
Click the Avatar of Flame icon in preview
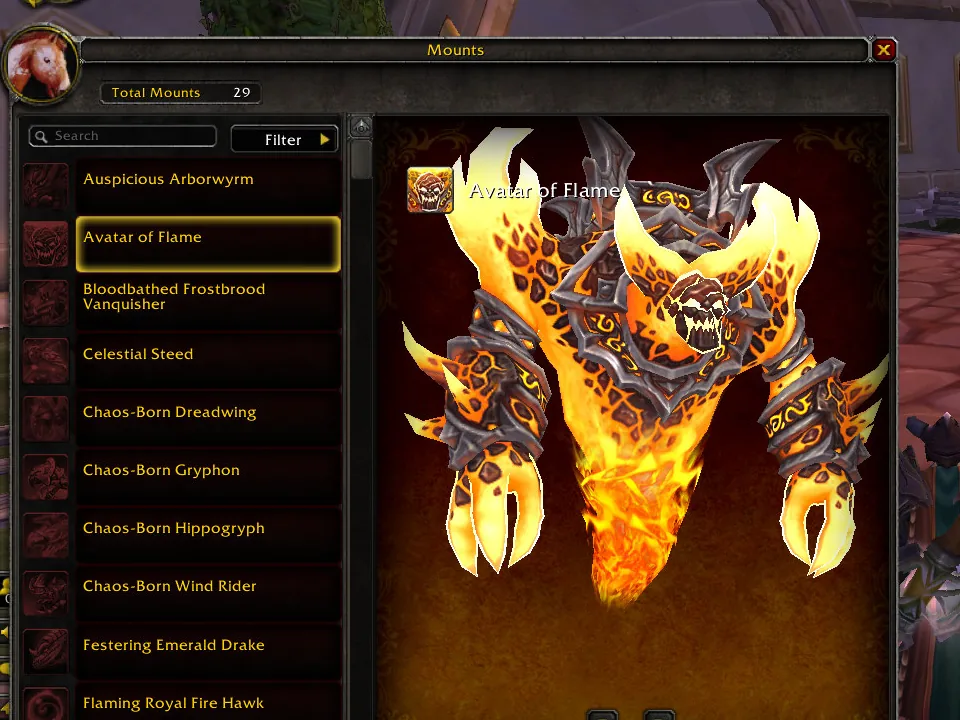(430, 190)
